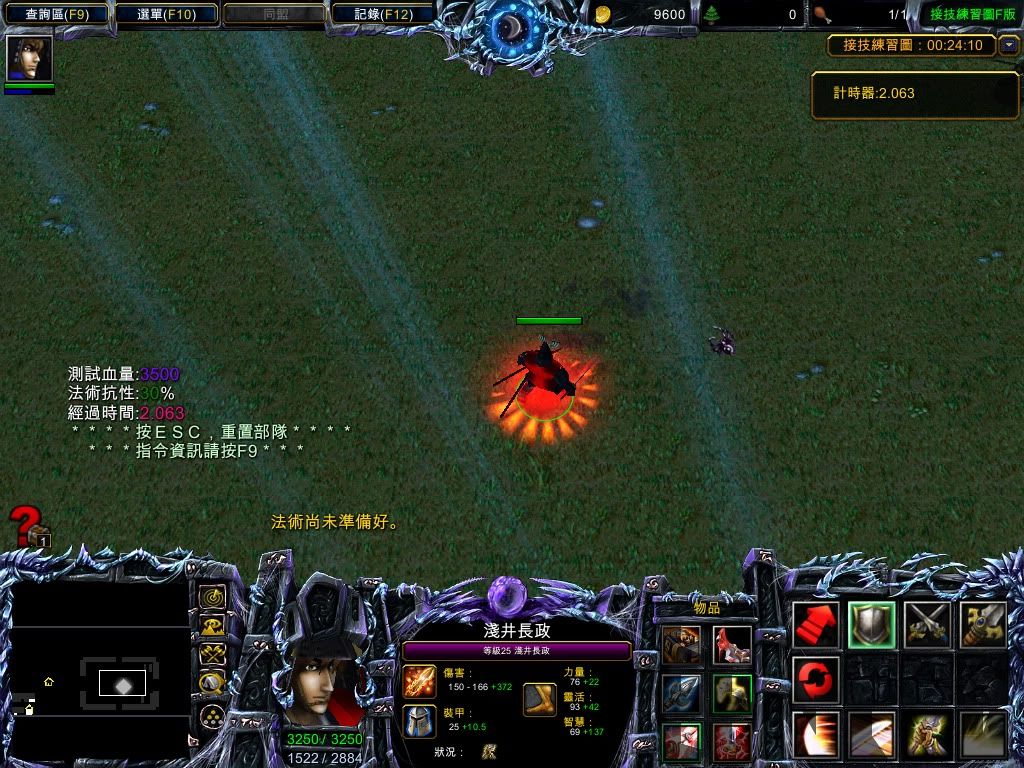Select the crossed swords attack command
Image resolution: width=1024 pixels, height=768 pixels.
928,625
